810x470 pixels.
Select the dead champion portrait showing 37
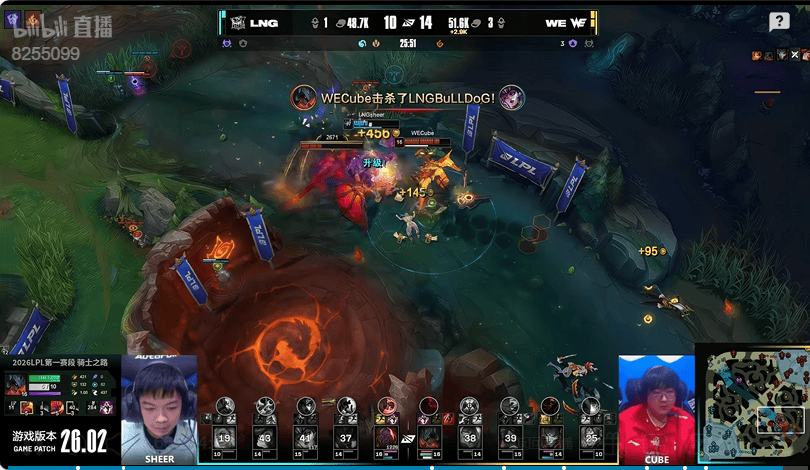click(x=345, y=437)
